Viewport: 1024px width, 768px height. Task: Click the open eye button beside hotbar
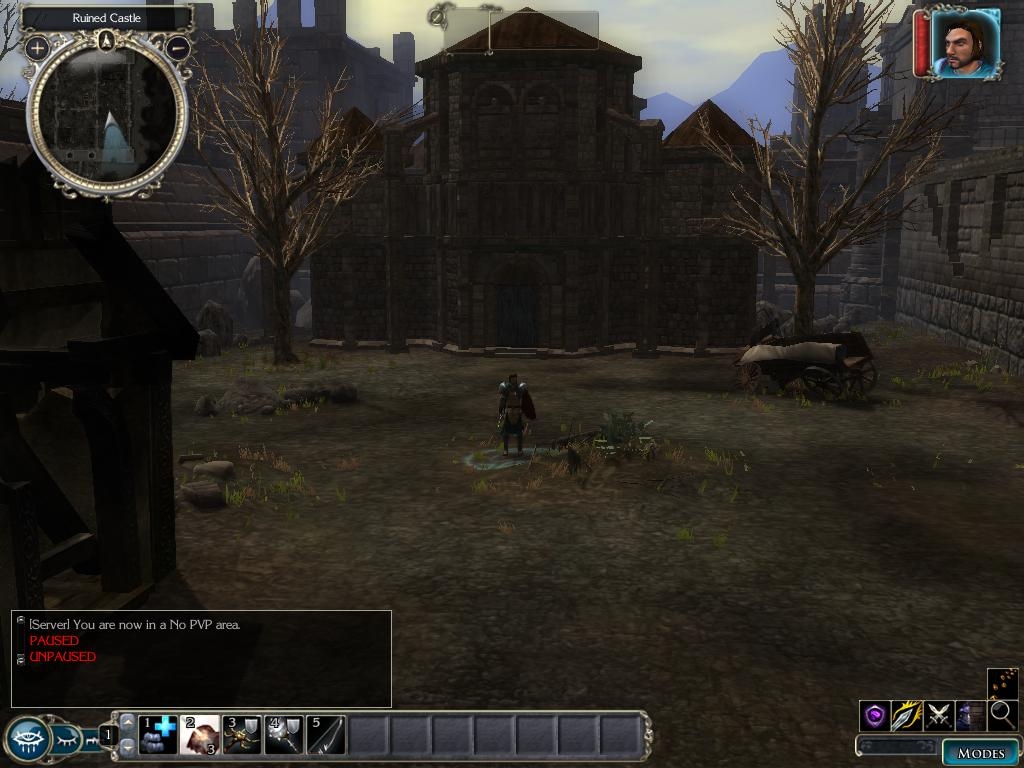[27, 740]
